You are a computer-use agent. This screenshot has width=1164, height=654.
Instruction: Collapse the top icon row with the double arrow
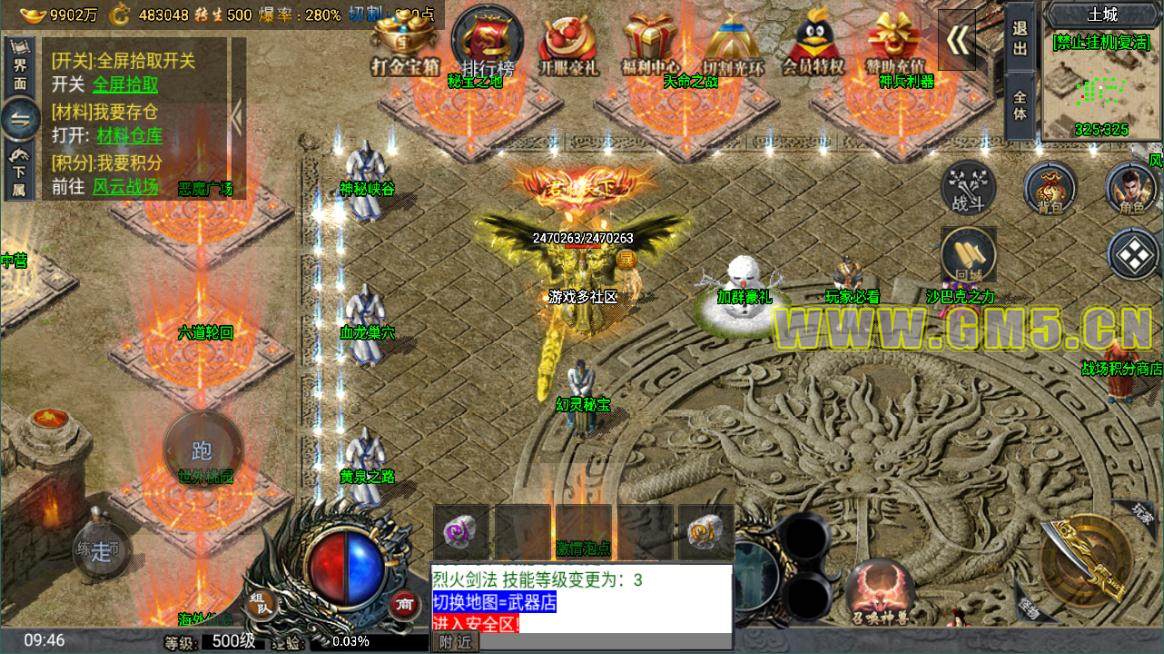(x=957, y=40)
